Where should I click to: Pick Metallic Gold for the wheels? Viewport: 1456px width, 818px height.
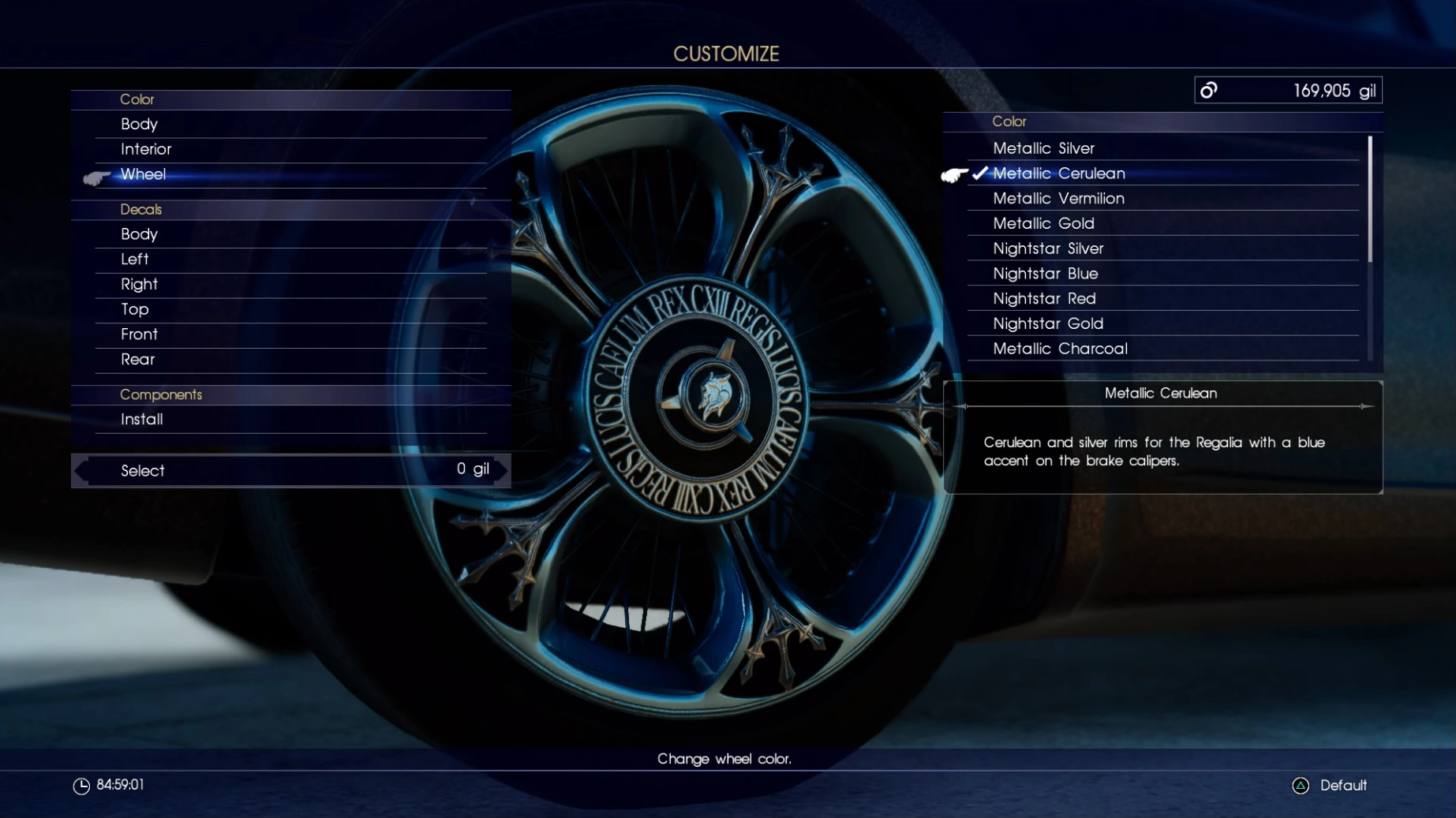click(1043, 223)
